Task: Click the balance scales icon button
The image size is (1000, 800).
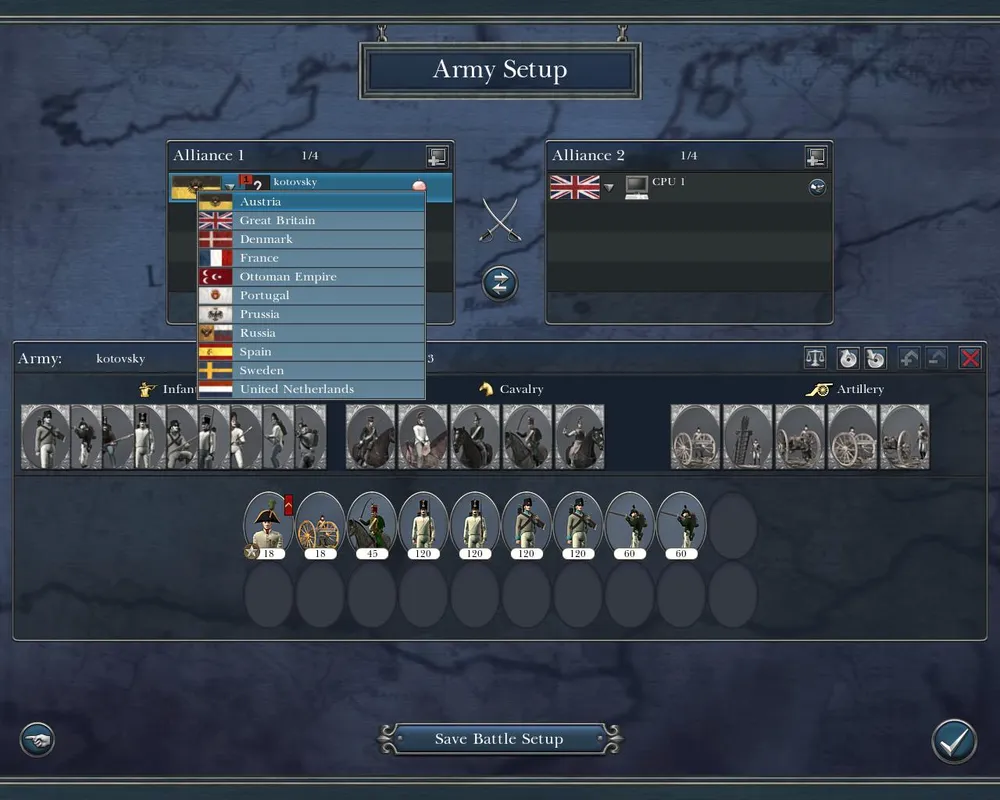Action: coord(816,358)
